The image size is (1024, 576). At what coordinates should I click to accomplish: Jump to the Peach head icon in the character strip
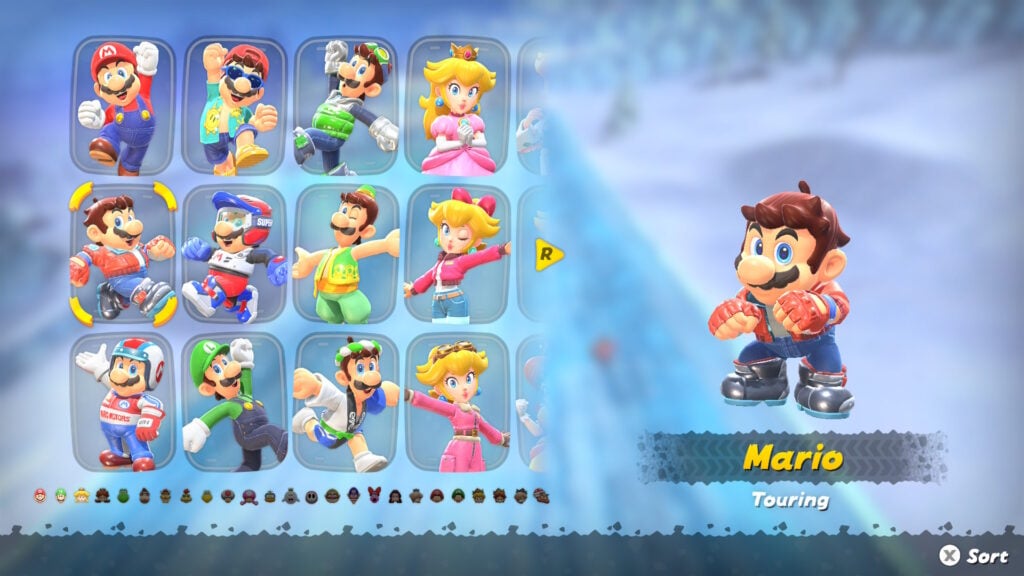click(x=82, y=495)
